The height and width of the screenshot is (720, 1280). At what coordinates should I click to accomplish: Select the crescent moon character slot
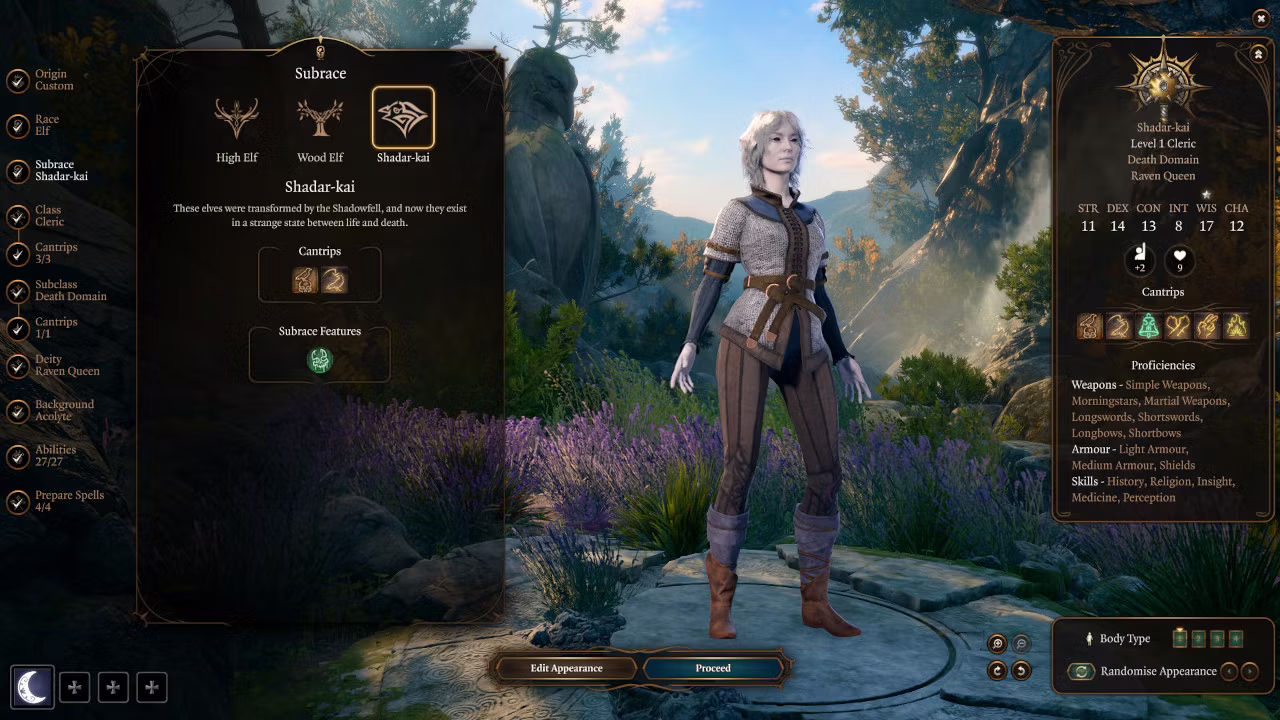click(x=32, y=687)
